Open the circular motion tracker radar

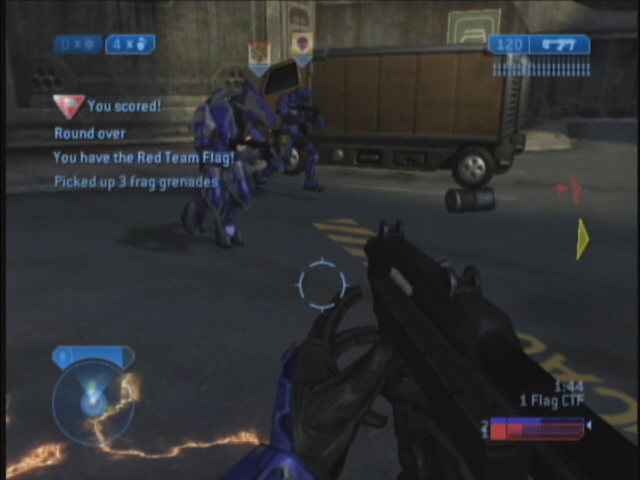pos(93,402)
